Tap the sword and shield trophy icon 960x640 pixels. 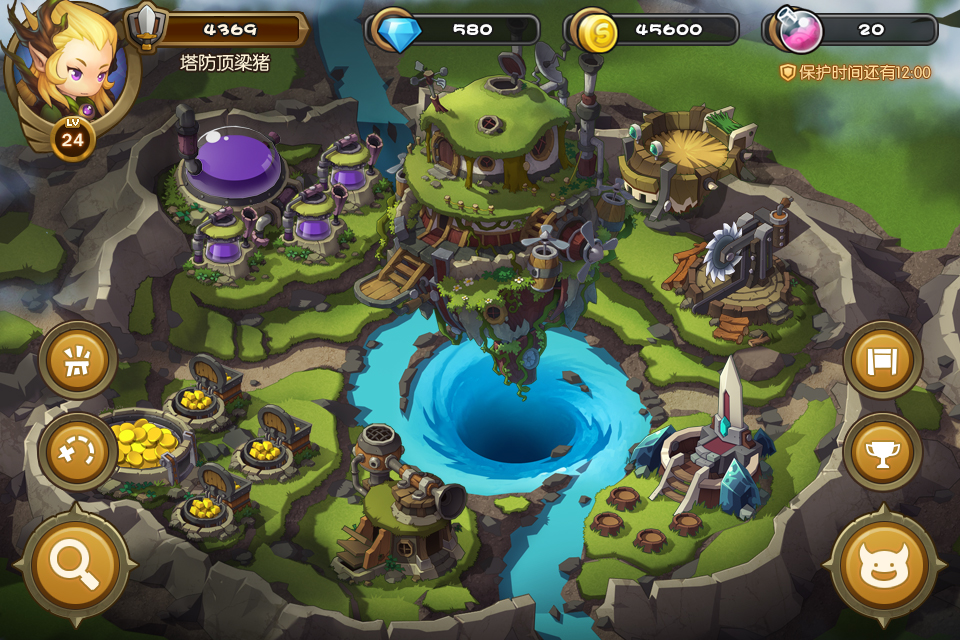[148, 26]
